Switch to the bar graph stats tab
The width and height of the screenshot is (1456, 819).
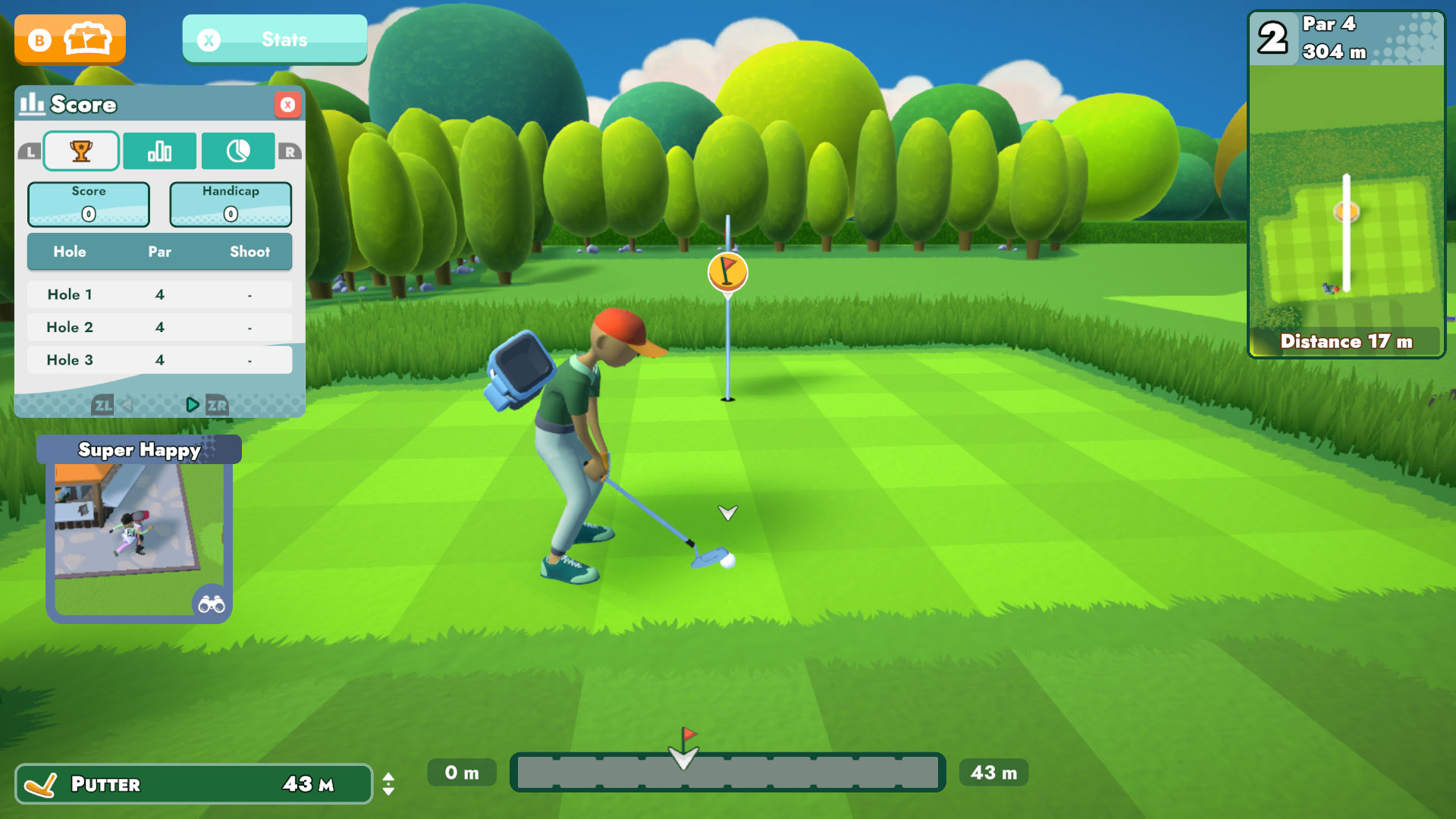(160, 151)
